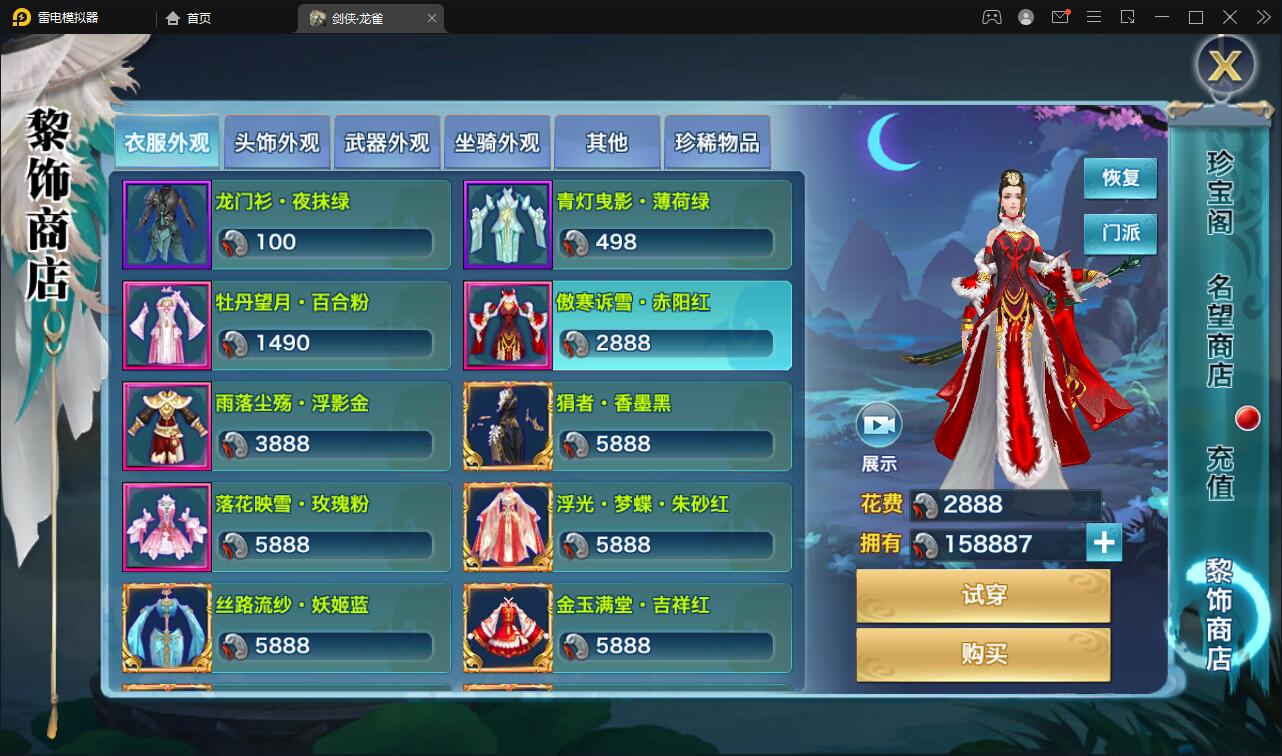
Task: Switch to the 坐骑外观 tab
Action: click(497, 142)
